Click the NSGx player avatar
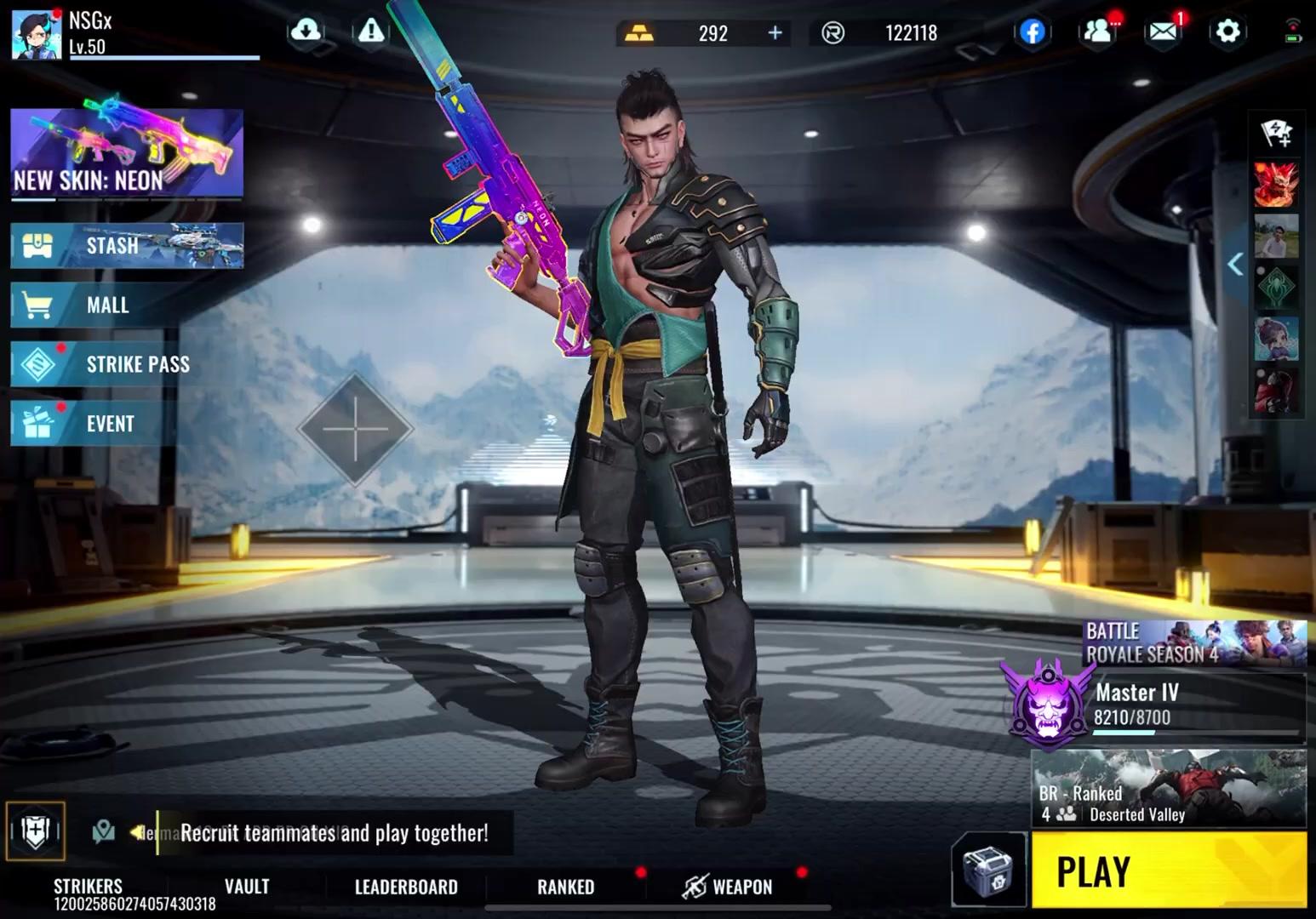This screenshot has width=1316, height=919. pos(36,36)
